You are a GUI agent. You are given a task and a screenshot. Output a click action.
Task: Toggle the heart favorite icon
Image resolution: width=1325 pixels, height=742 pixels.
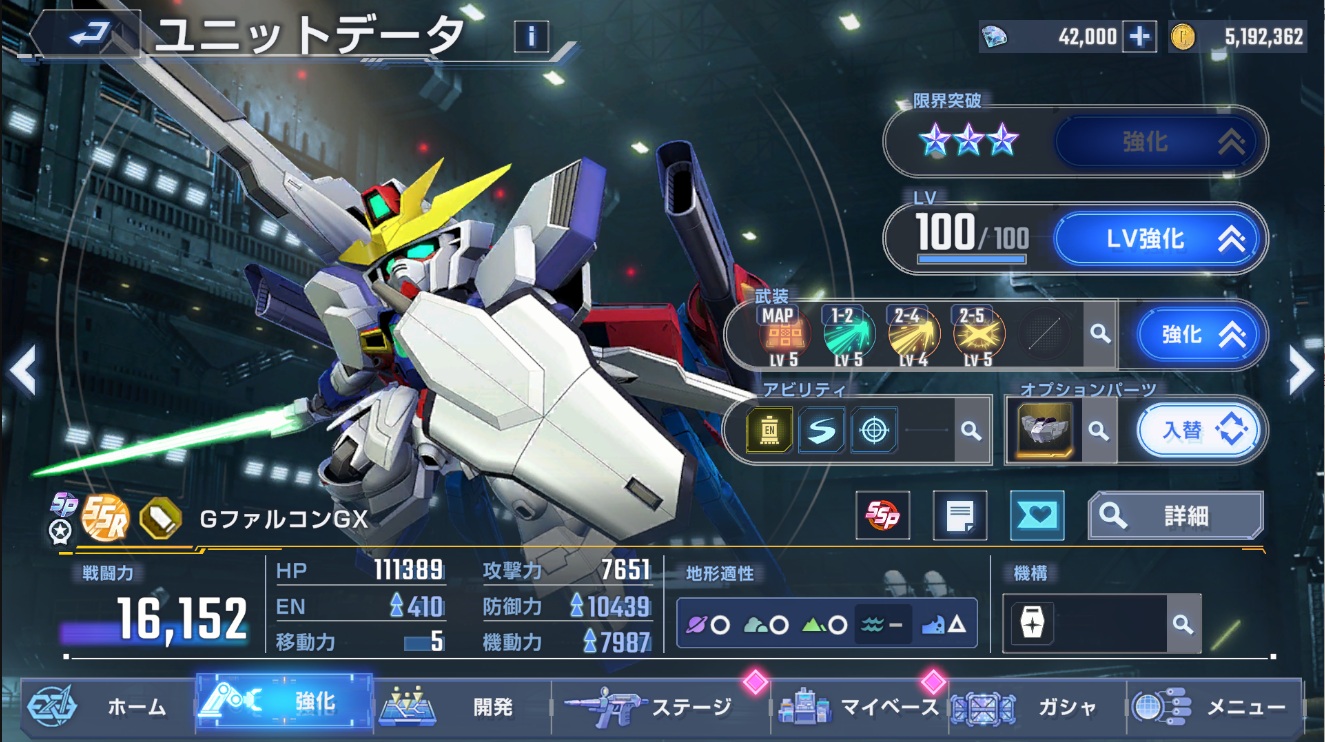coord(1037,516)
